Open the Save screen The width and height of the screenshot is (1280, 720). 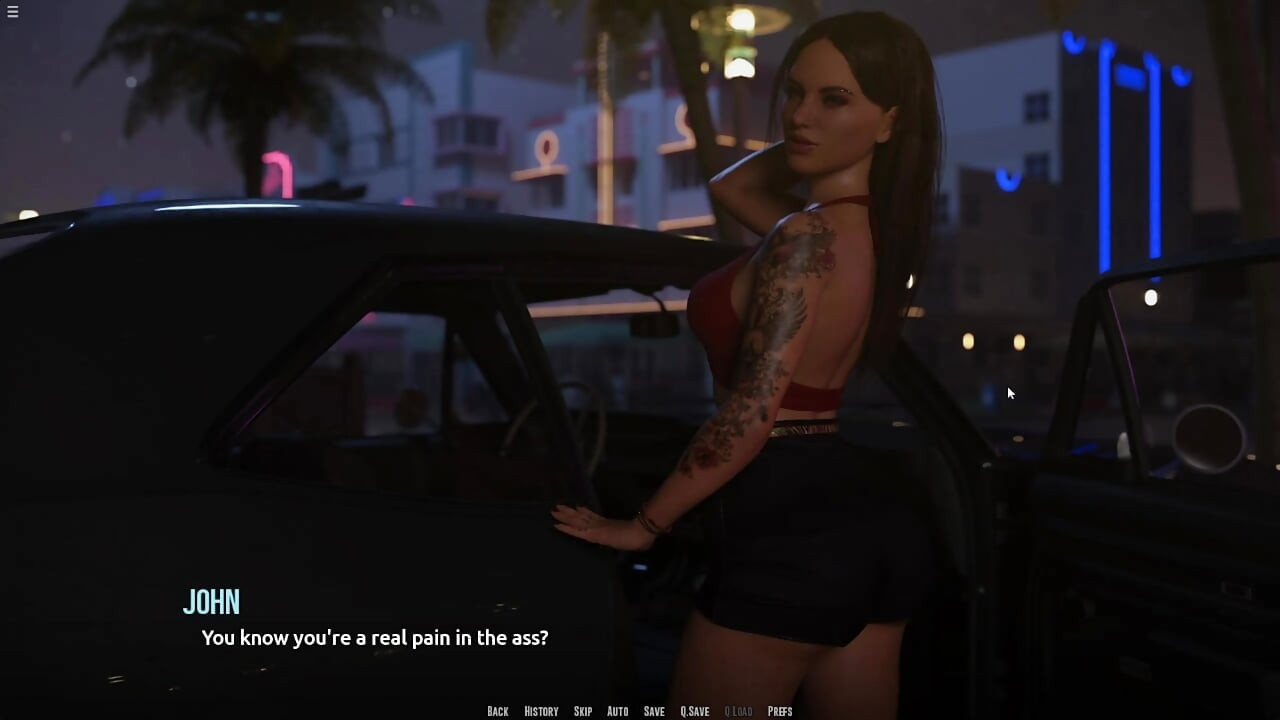pos(653,711)
